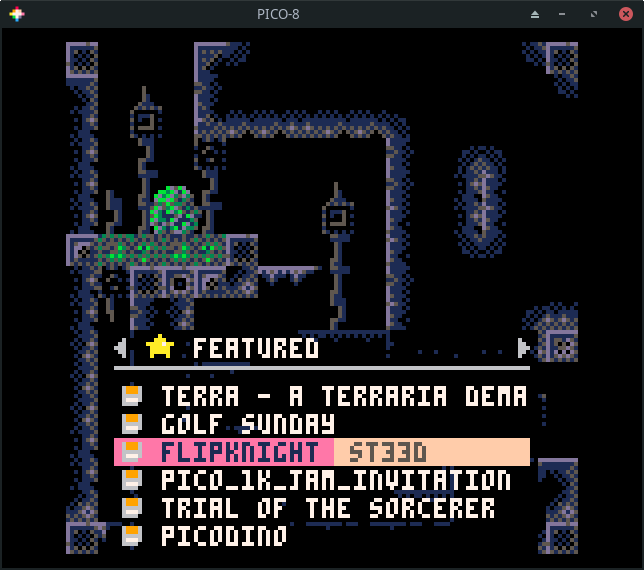Image resolution: width=644 pixels, height=570 pixels.
Task: Launch the highlighted Flipknight cartridge
Action: [x=240, y=452]
